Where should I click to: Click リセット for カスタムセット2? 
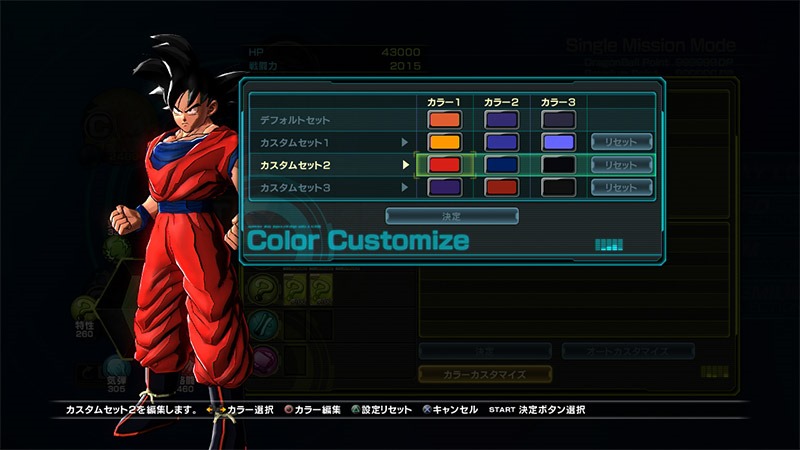click(x=621, y=164)
